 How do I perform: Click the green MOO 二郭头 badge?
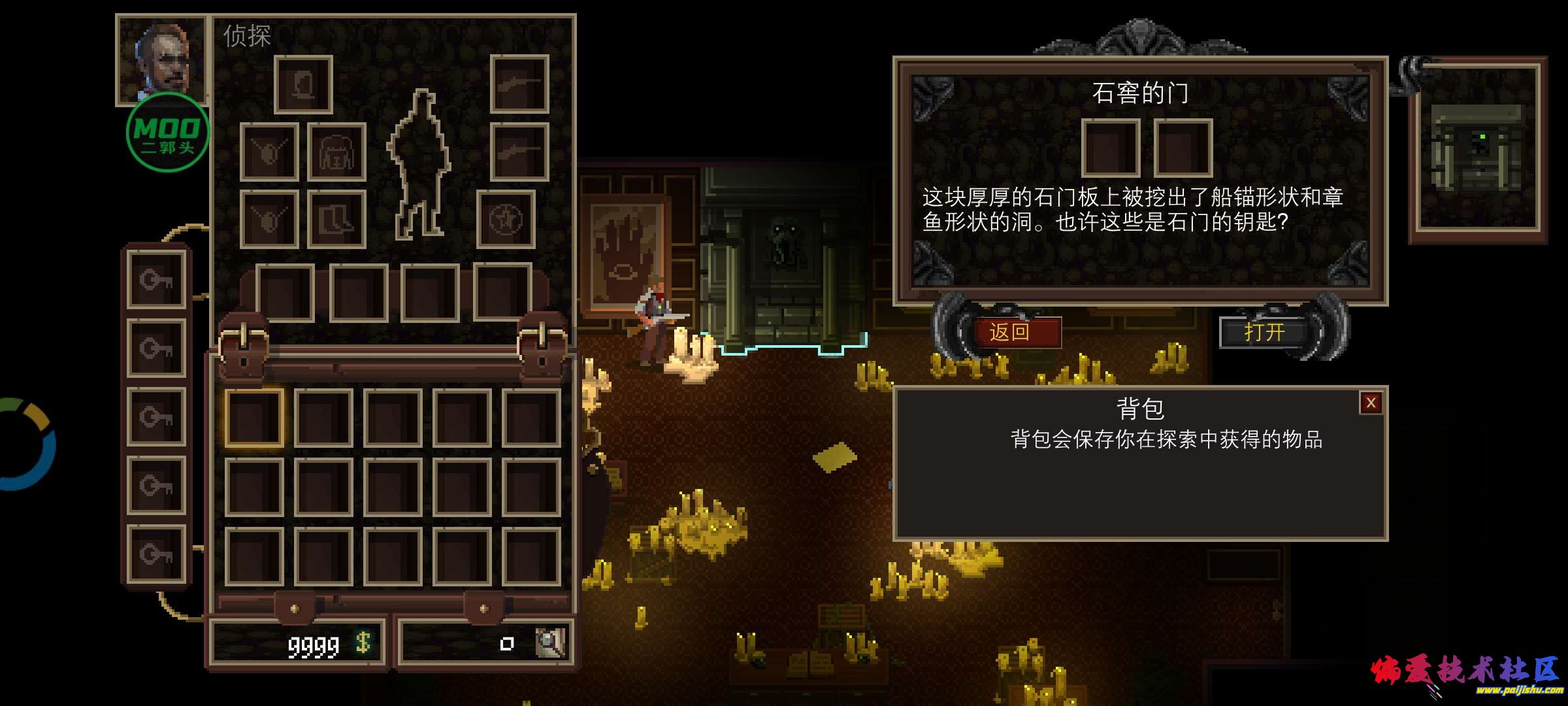pos(167,133)
